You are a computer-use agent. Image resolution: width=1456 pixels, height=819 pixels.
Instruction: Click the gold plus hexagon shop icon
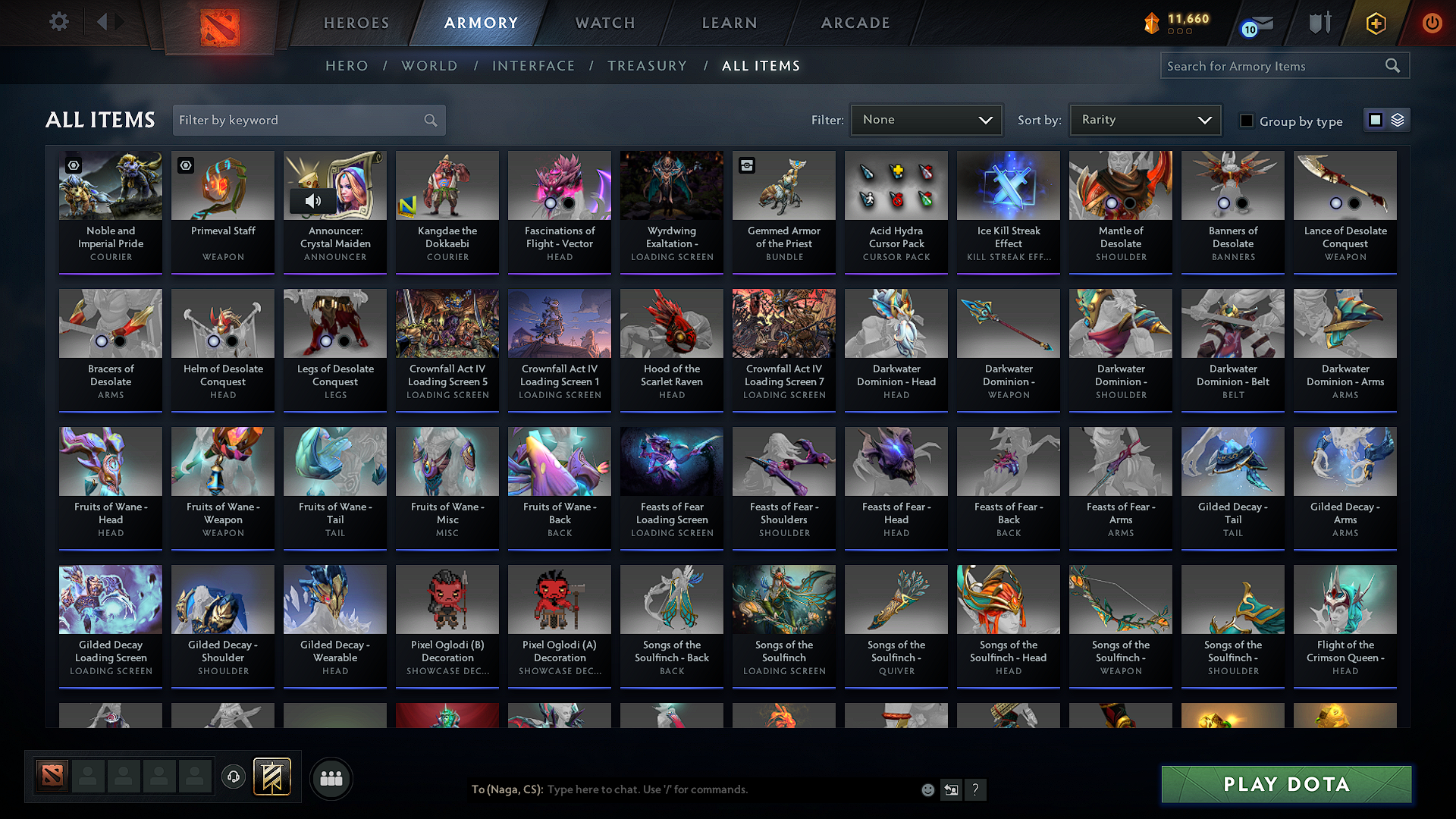1375,24
